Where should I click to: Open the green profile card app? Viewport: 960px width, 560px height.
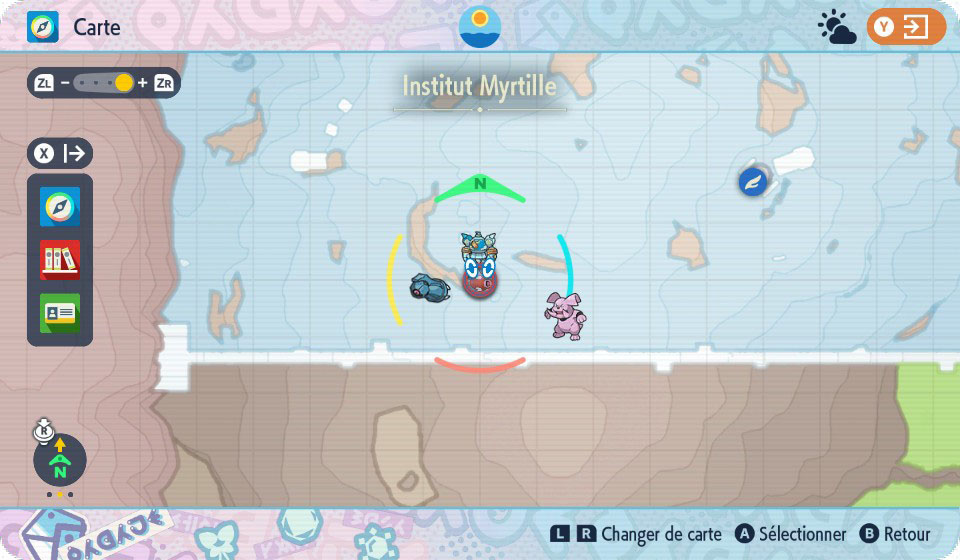[60, 313]
